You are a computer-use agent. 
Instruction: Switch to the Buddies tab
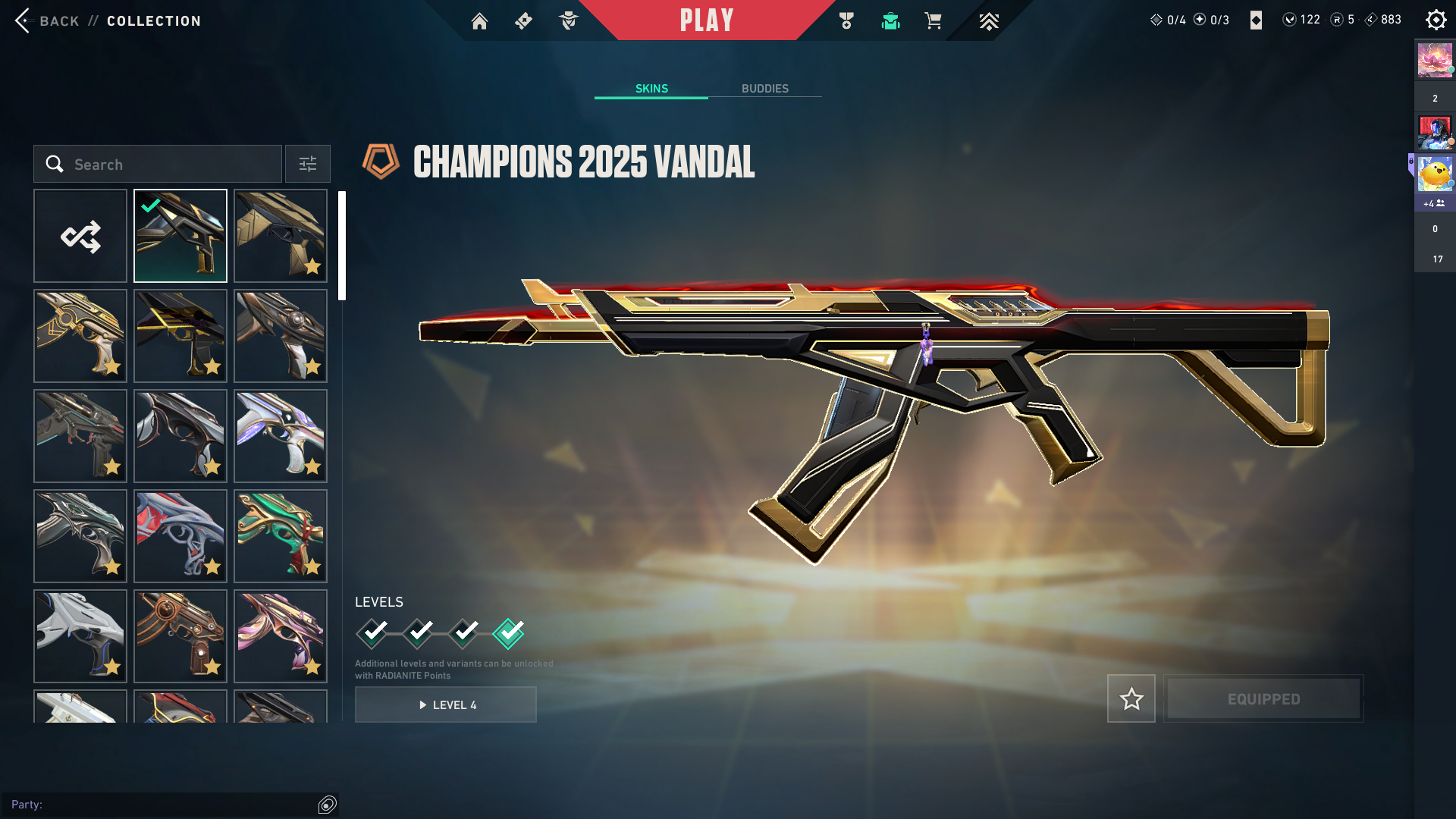[764, 89]
